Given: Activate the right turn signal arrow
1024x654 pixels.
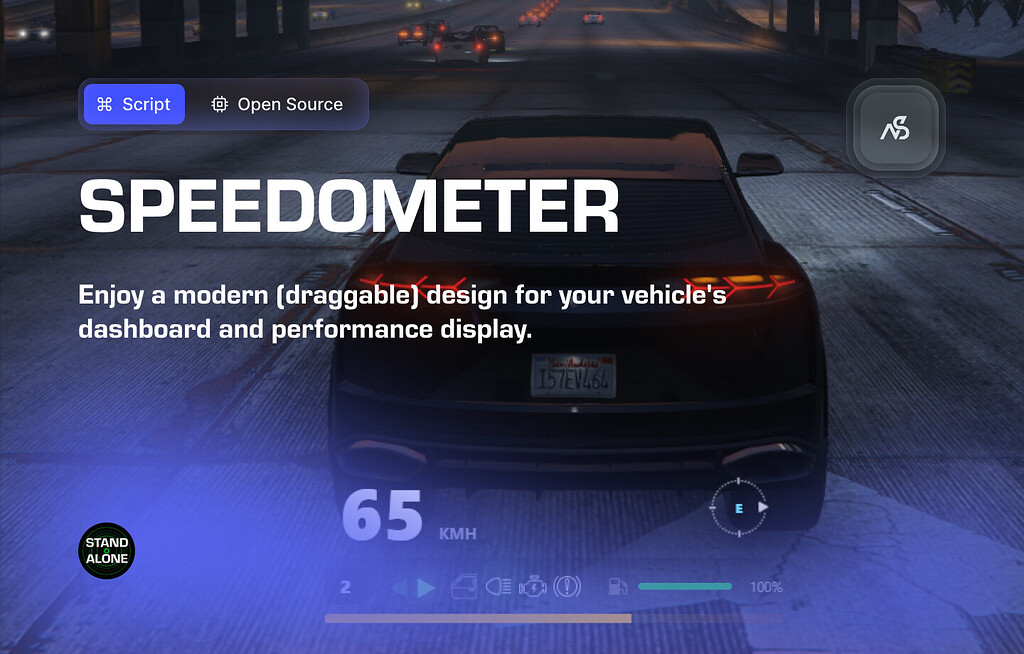Looking at the screenshot, I should 426,587.
